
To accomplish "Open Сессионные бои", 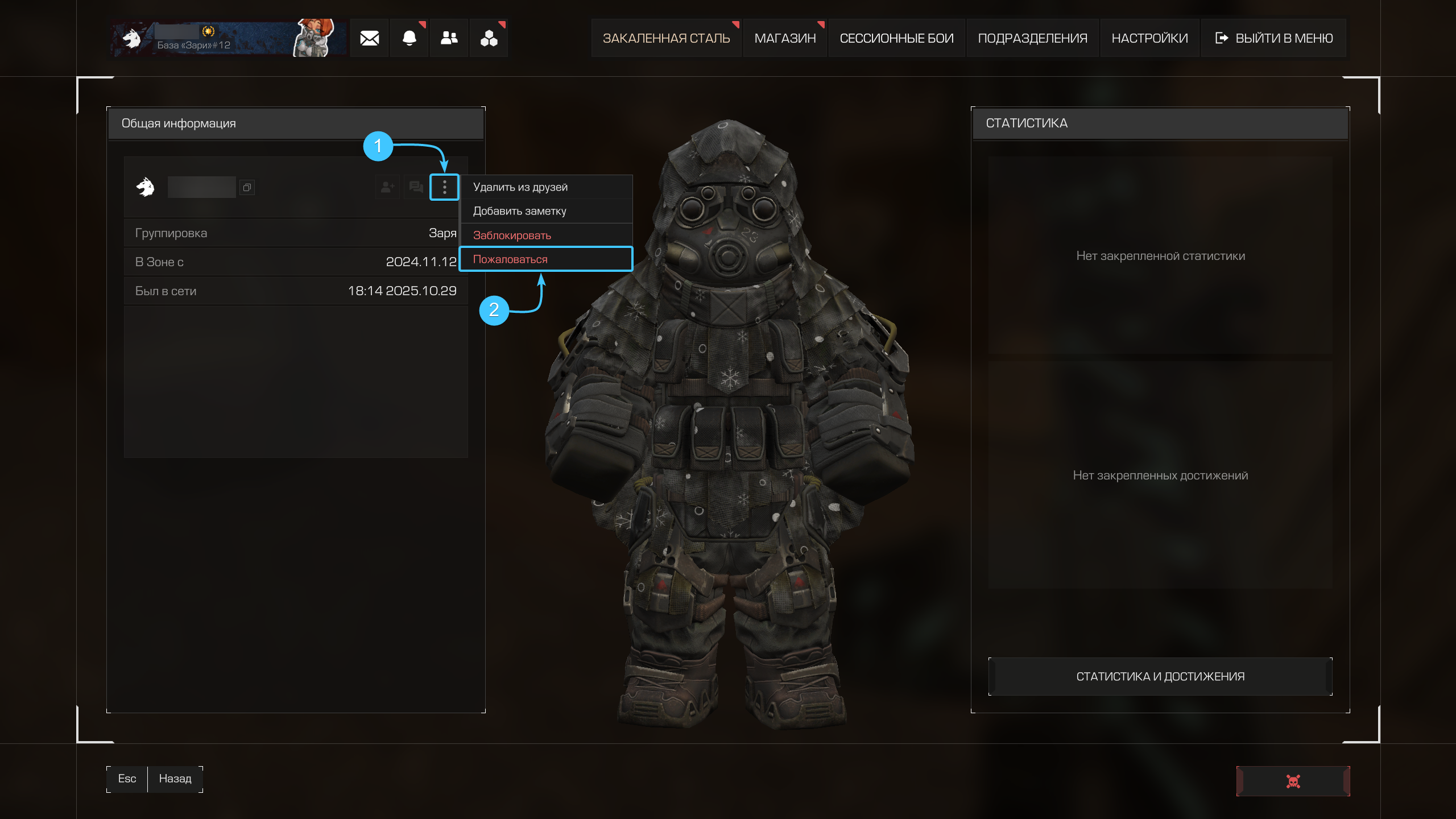I will pos(896,38).
